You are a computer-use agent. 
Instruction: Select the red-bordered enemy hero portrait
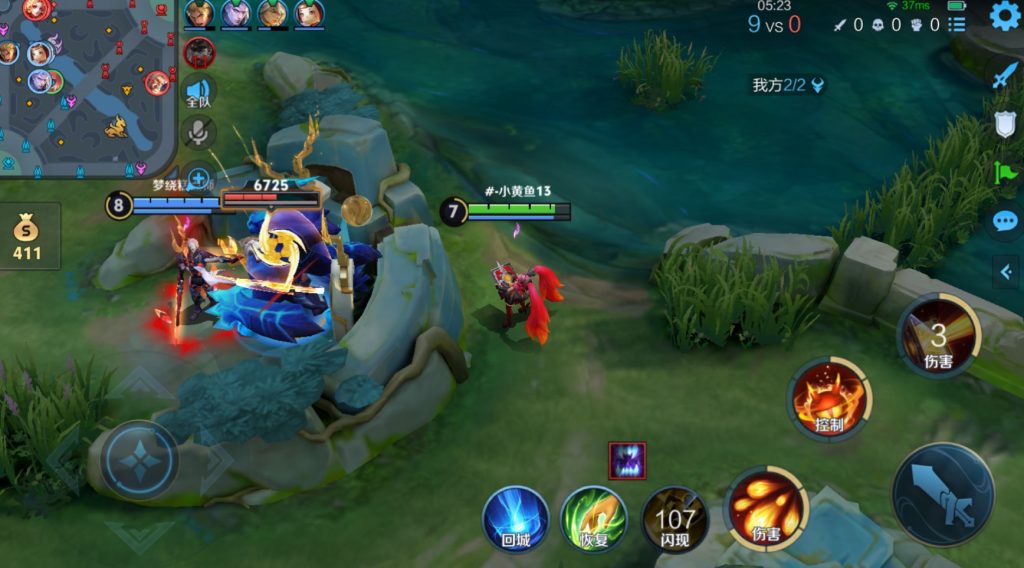pos(199,52)
